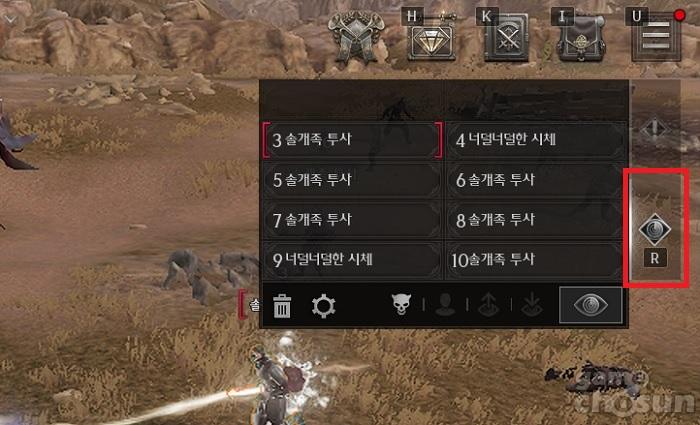Open the hamburger main menu
700x425 pixels.
[x=656, y=37]
